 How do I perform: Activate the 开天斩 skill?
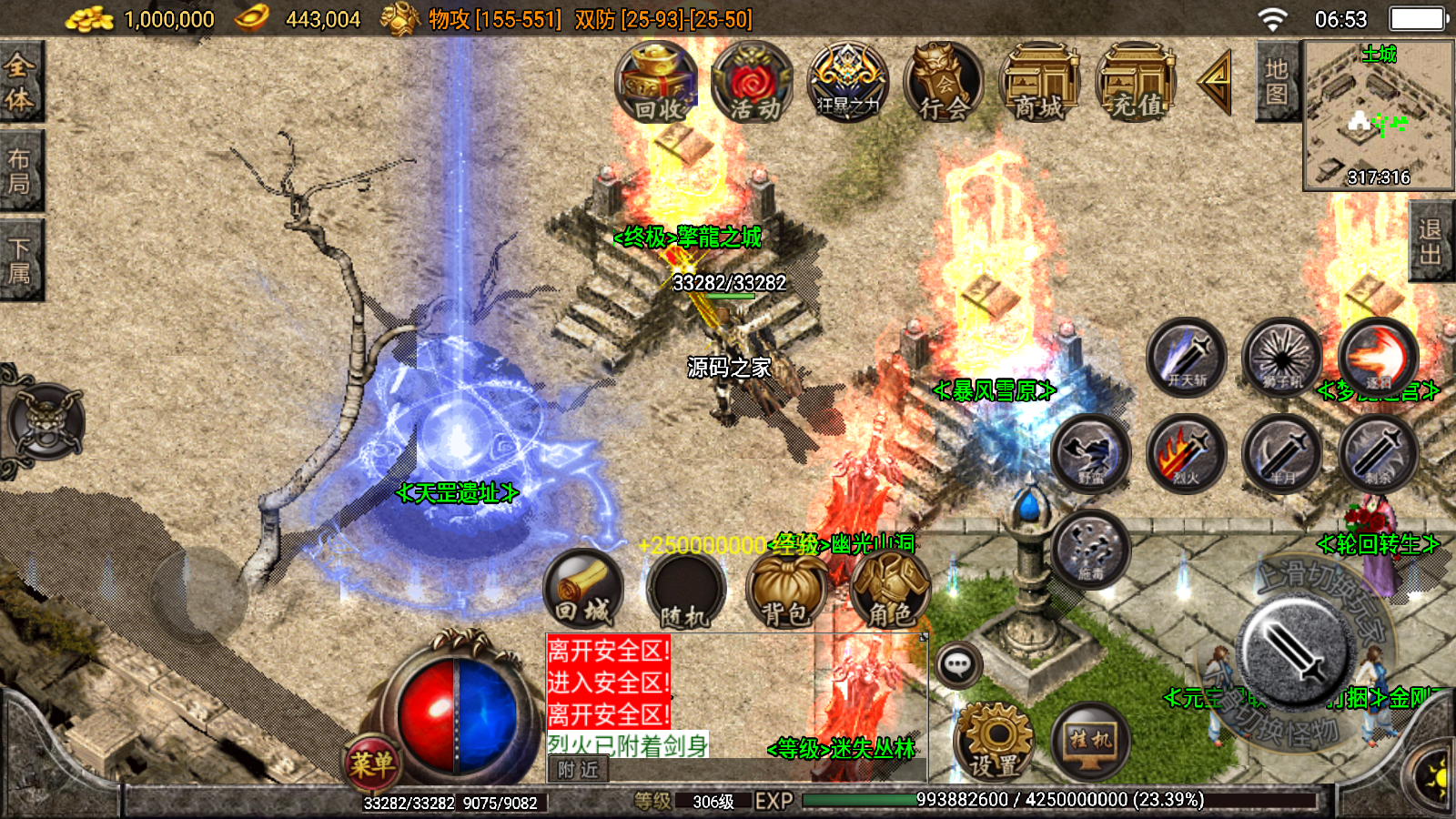pyautogui.click(x=1186, y=356)
